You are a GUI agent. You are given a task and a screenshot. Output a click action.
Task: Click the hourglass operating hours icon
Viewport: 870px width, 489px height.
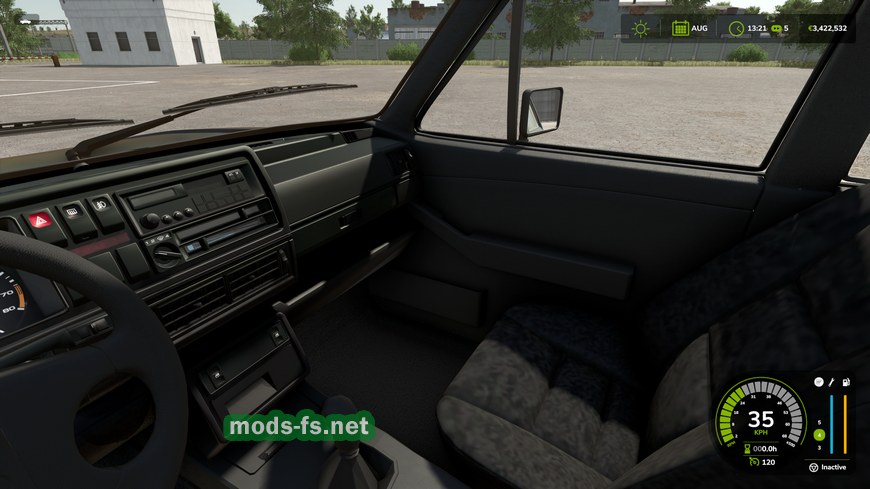tap(748, 448)
